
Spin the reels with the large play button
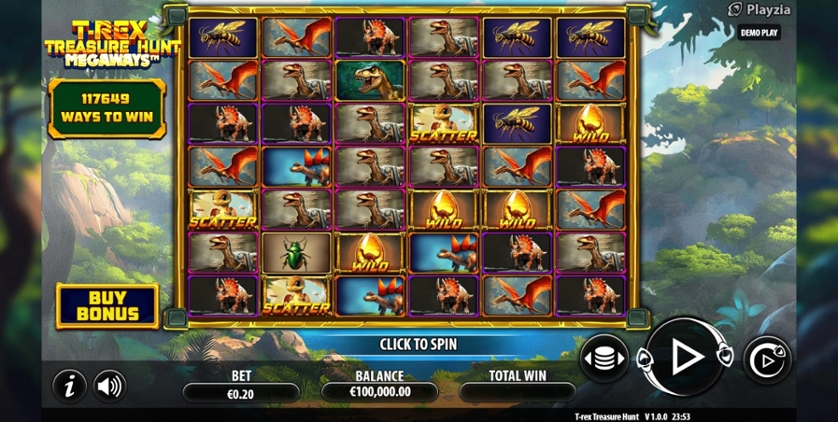point(686,357)
